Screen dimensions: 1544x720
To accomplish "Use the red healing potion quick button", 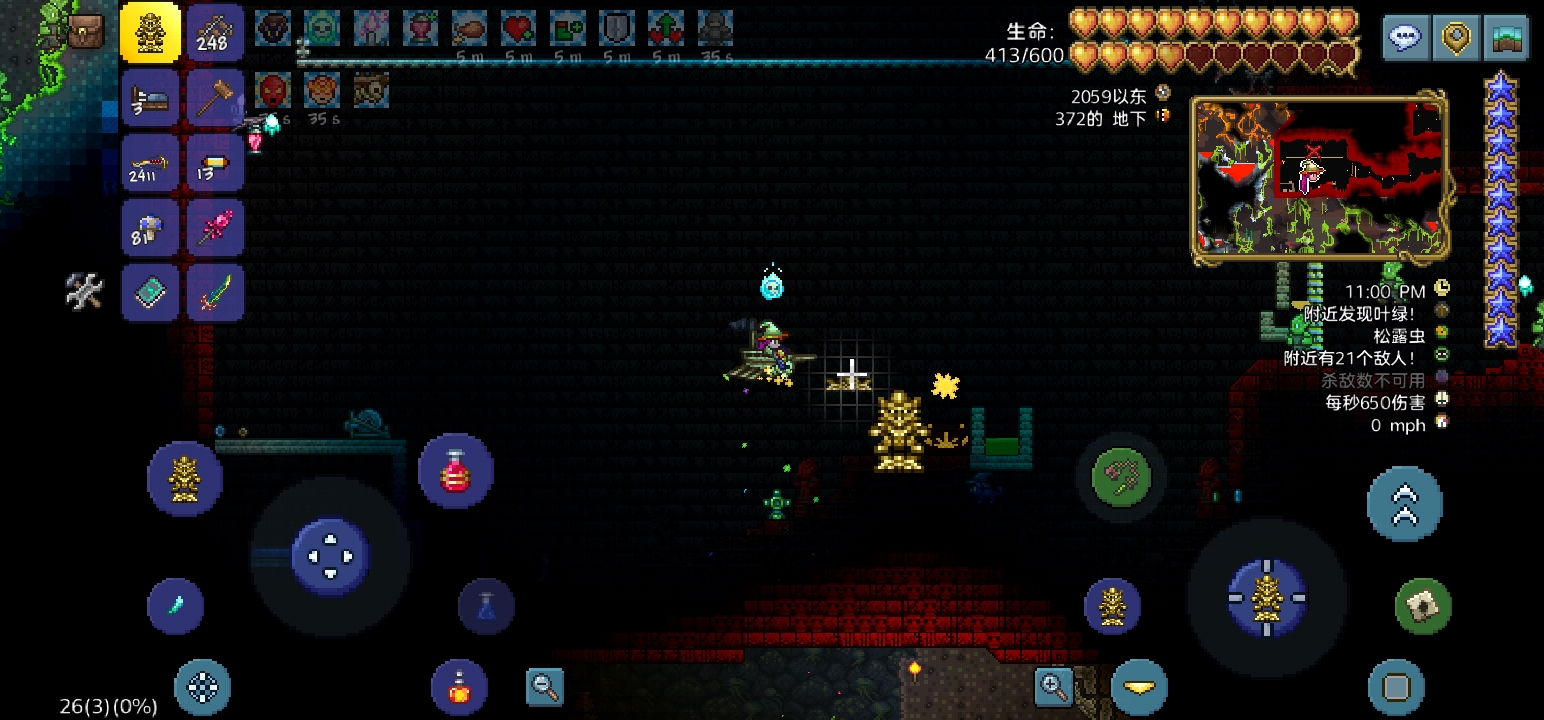I will pyautogui.click(x=456, y=471).
